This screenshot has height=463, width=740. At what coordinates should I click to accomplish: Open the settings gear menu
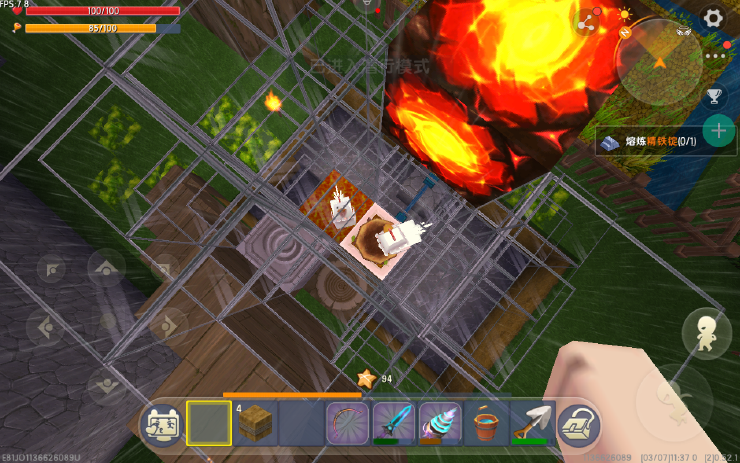point(713,17)
